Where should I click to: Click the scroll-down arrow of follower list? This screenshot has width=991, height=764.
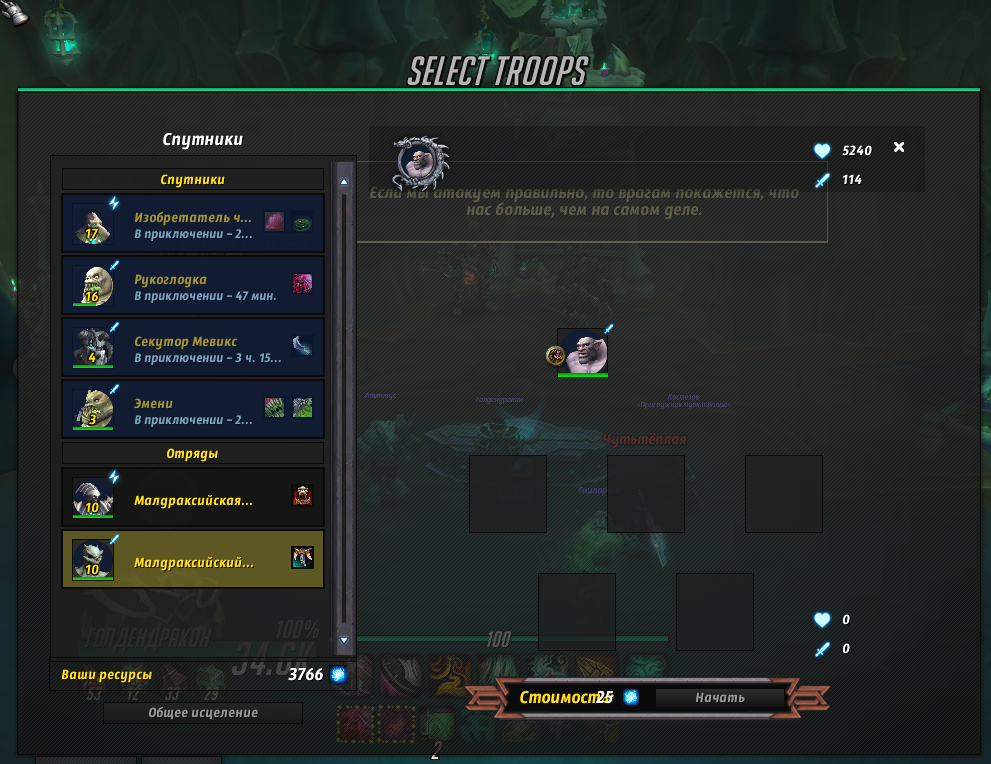[344, 639]
